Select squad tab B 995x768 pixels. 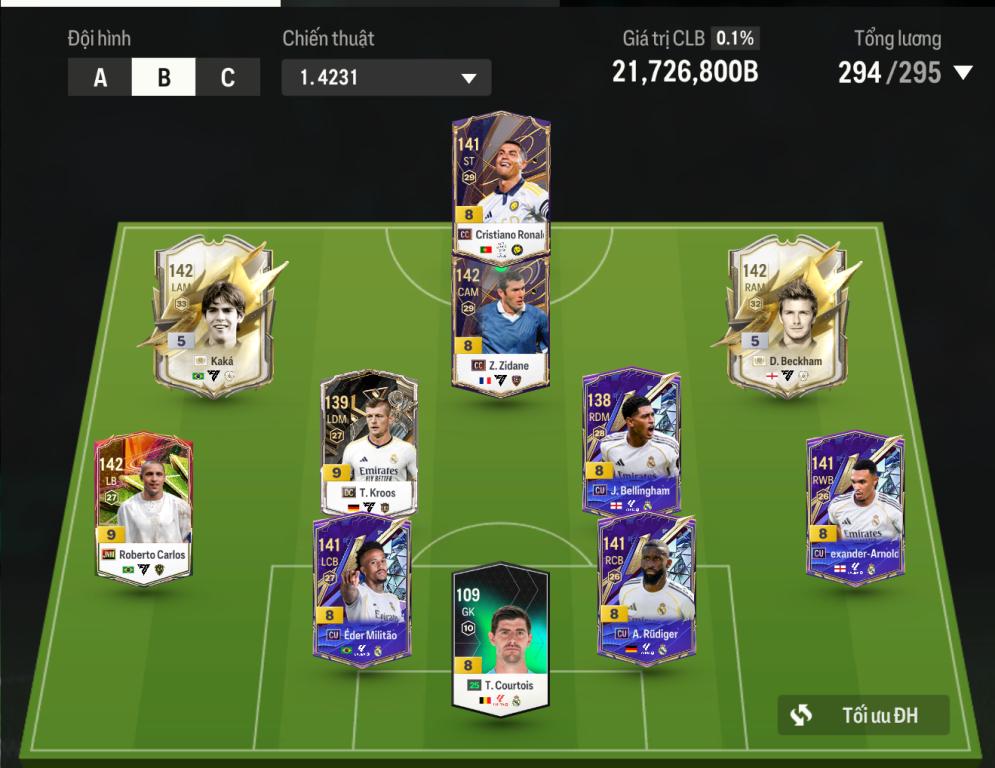(x=163, y=78)
